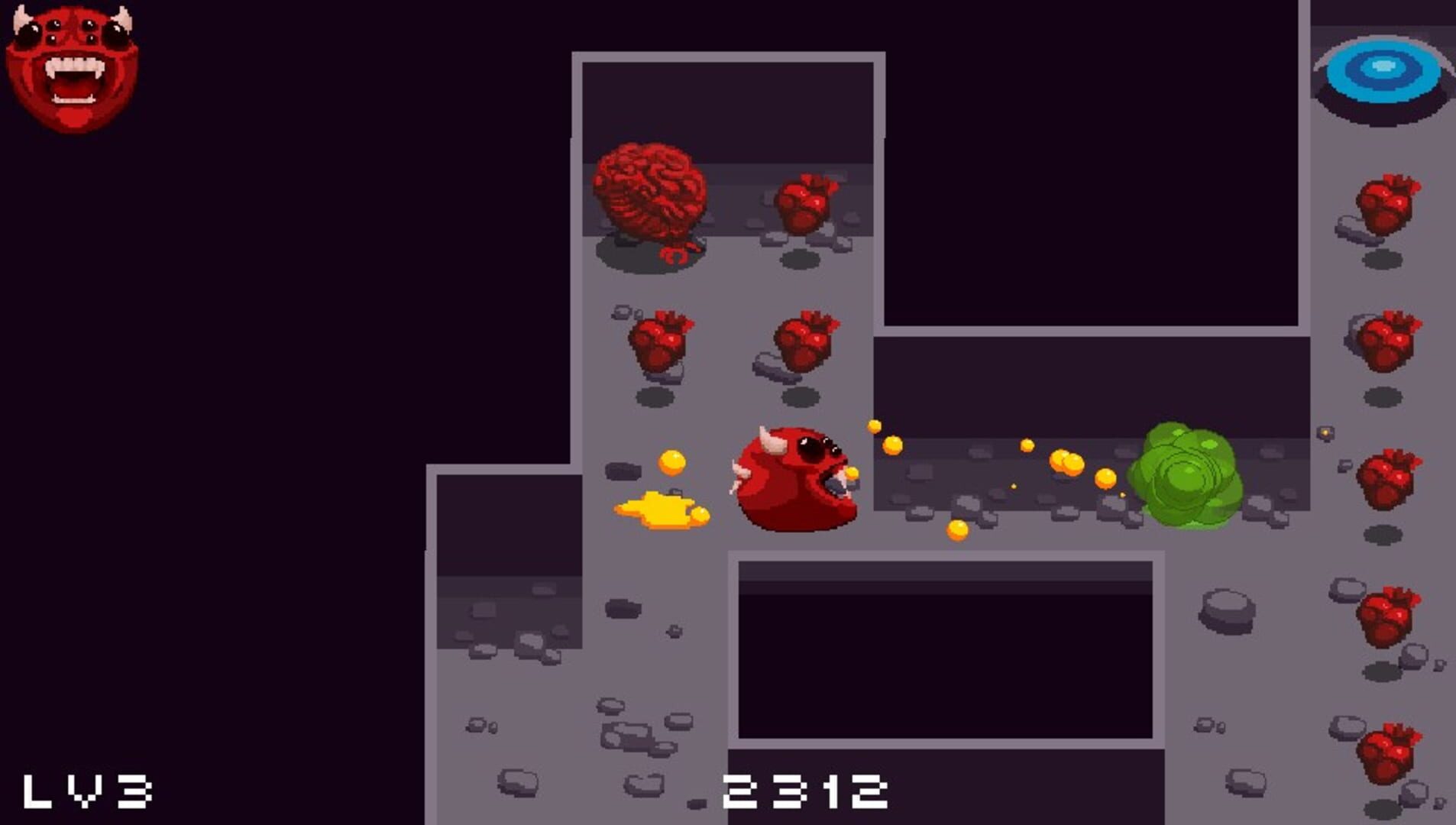Click the coin left of the demon

pos(672,462)
